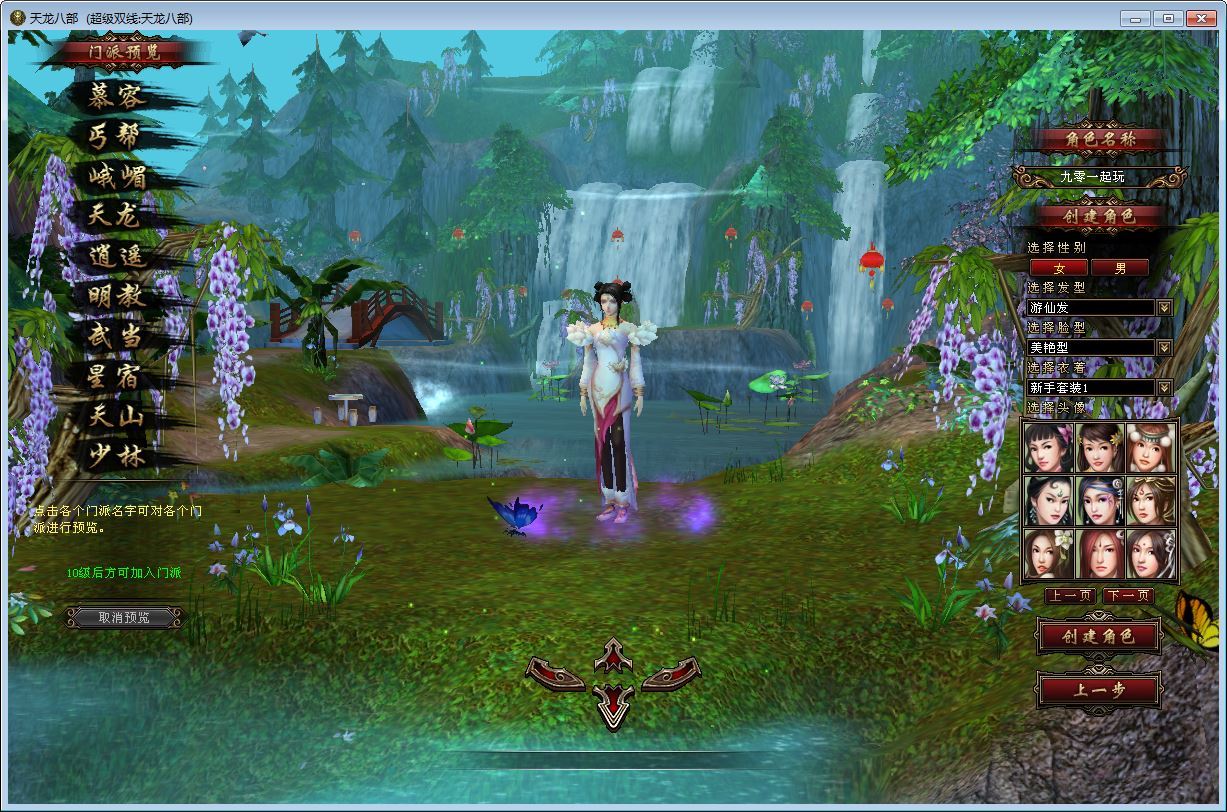Select the 男 gender button
Image resolution: width=1227 pixels, height=812 pixels.
(1120, 268)
